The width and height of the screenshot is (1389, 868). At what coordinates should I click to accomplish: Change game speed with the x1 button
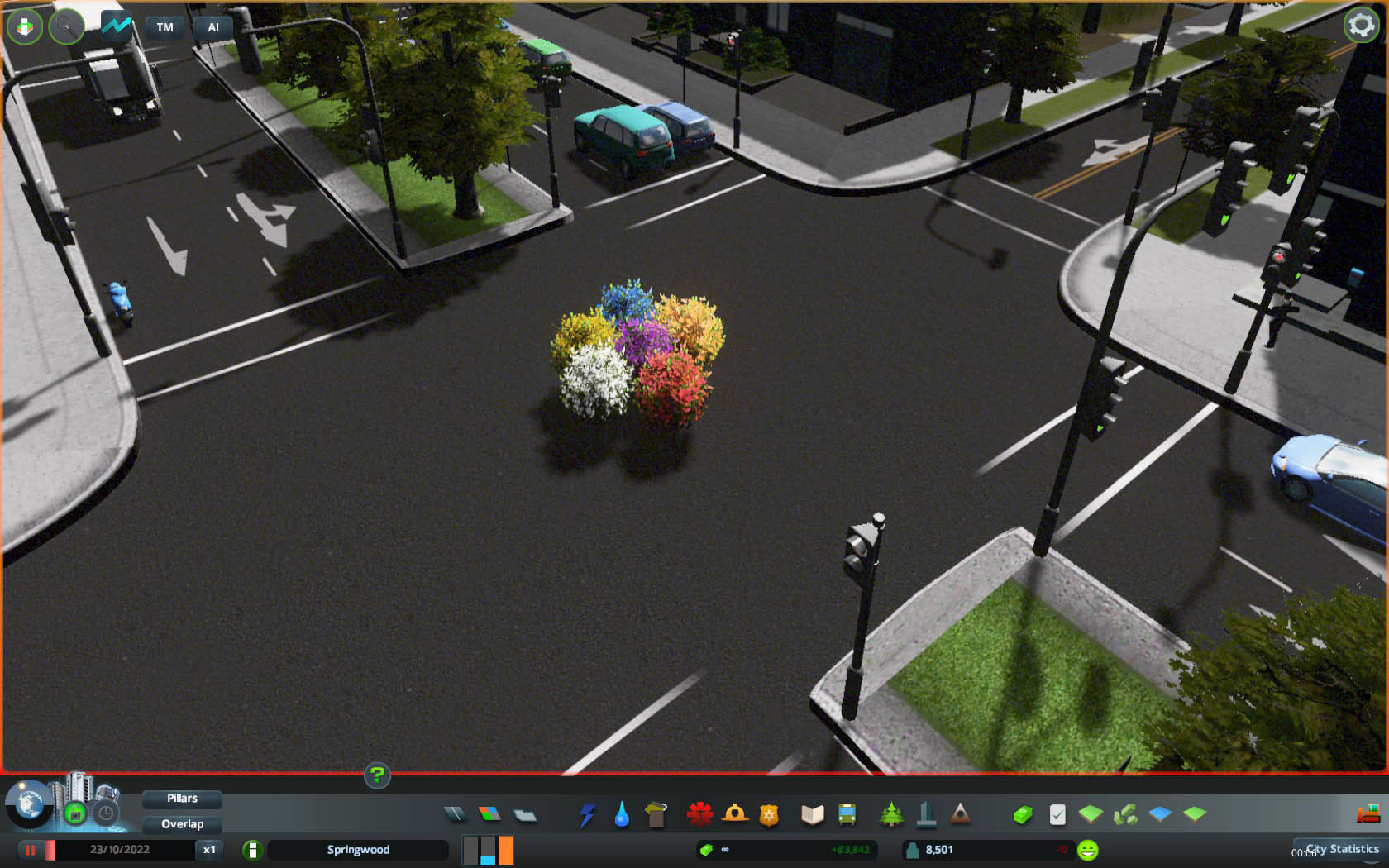pos(209,850)
